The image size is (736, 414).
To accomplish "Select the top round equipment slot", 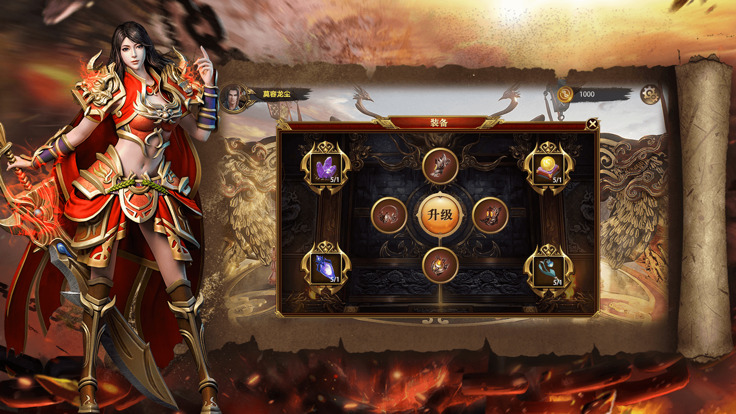I will 439,166.
